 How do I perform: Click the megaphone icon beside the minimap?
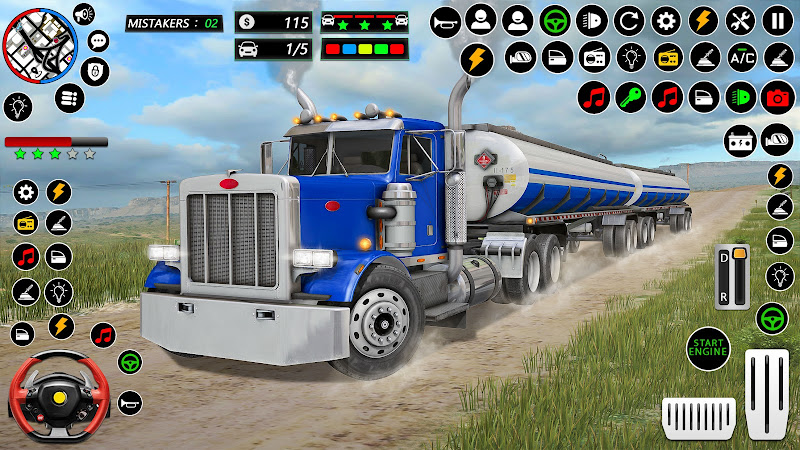pyautogui.click(x=83, y=14)
